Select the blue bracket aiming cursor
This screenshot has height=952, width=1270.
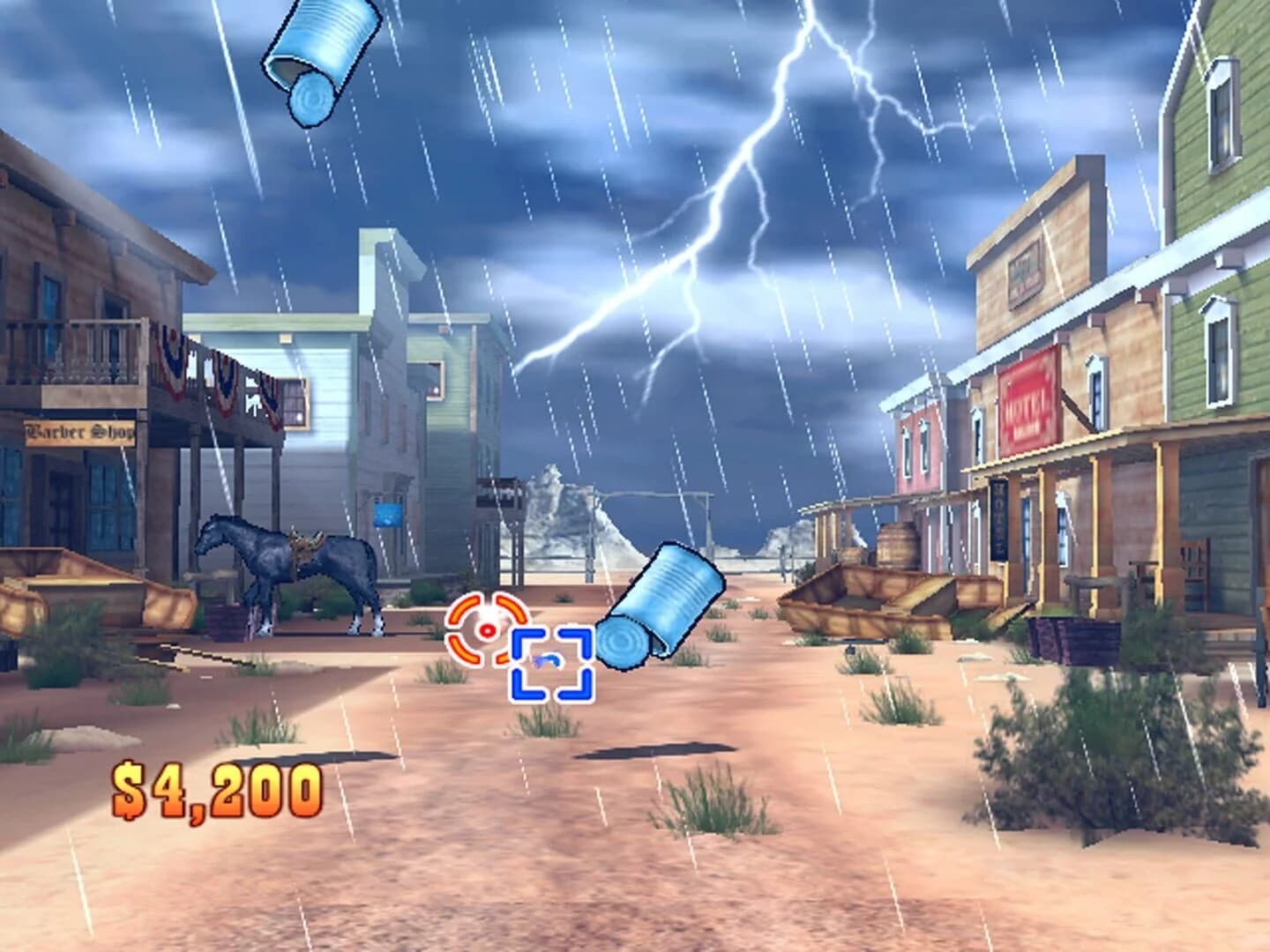pyautogui.click(x=551, y=663)
